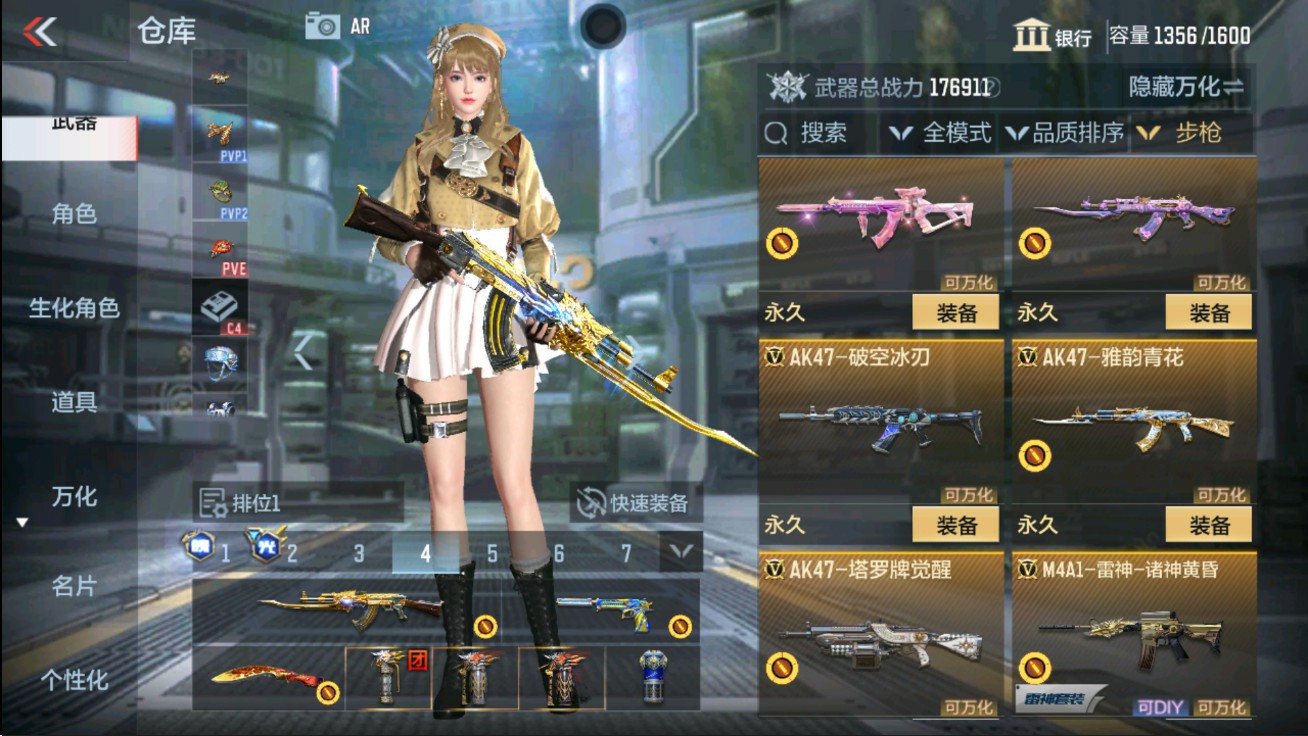Select the helmet equipment slot
This screenshot has height=736, width=1308.
pyautogui.click(x=220, y=358)
